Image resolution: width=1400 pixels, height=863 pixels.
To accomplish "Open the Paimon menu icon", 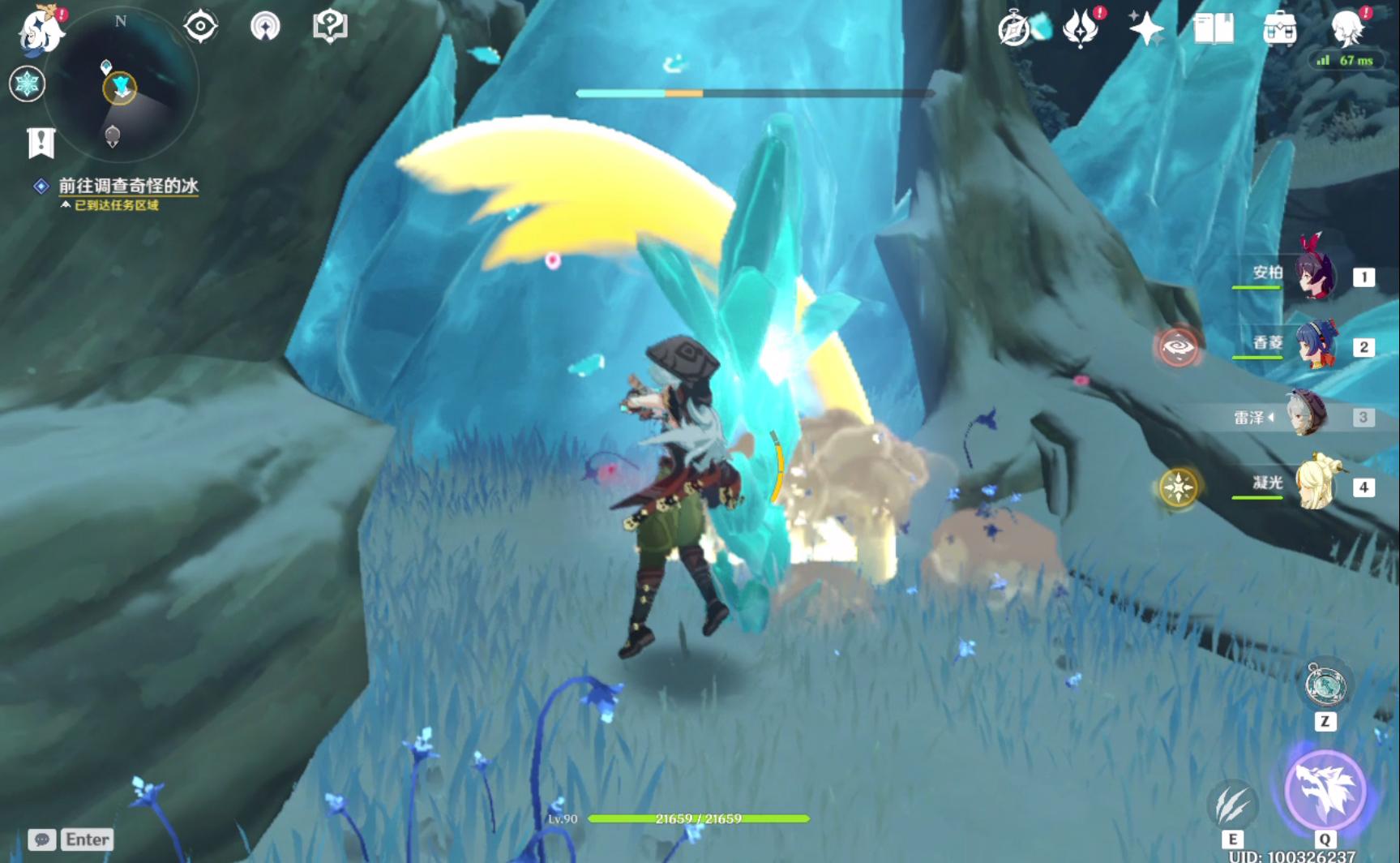I will coord(41,30).
